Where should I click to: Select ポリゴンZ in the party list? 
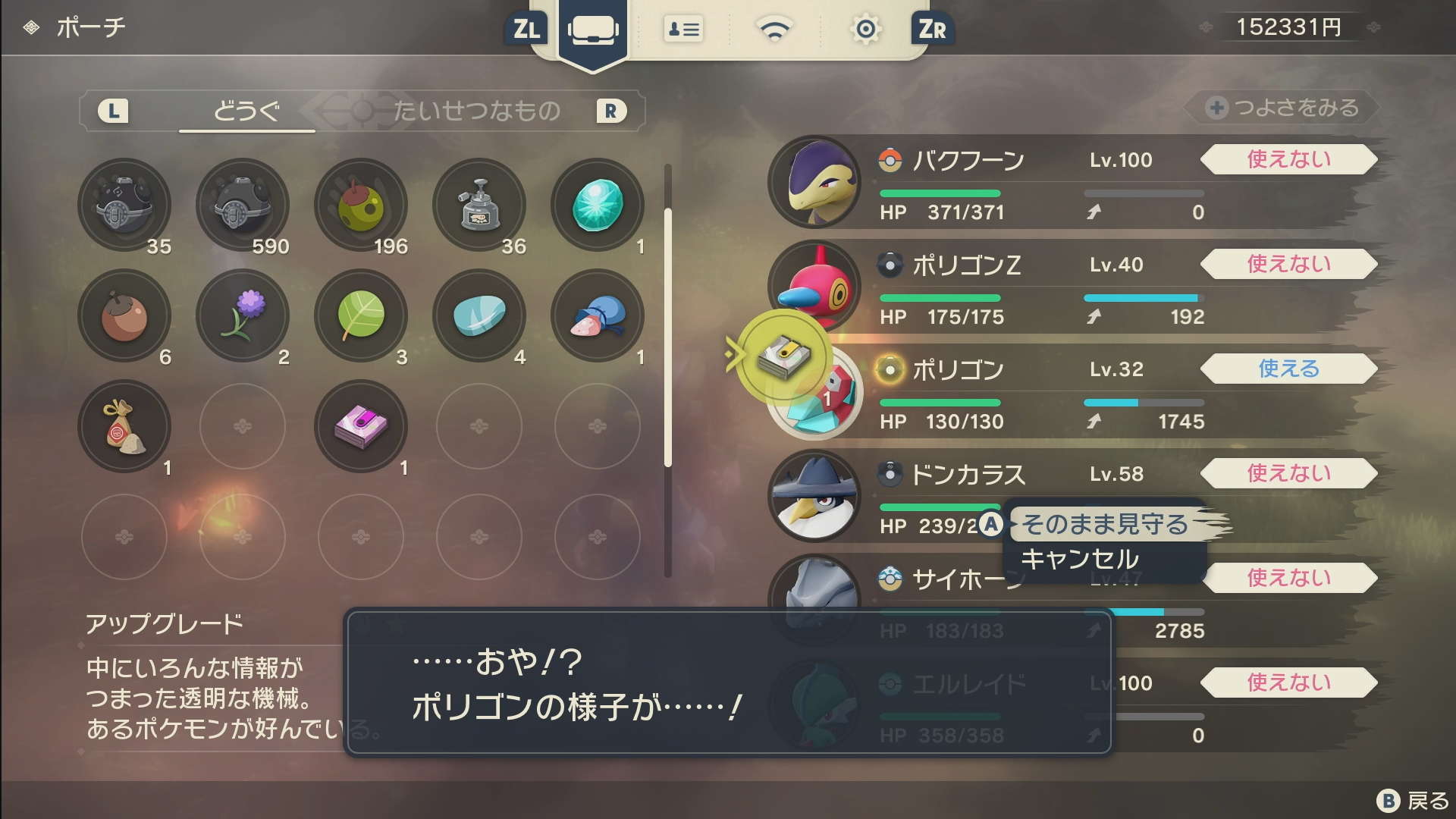tap(966, 265)
